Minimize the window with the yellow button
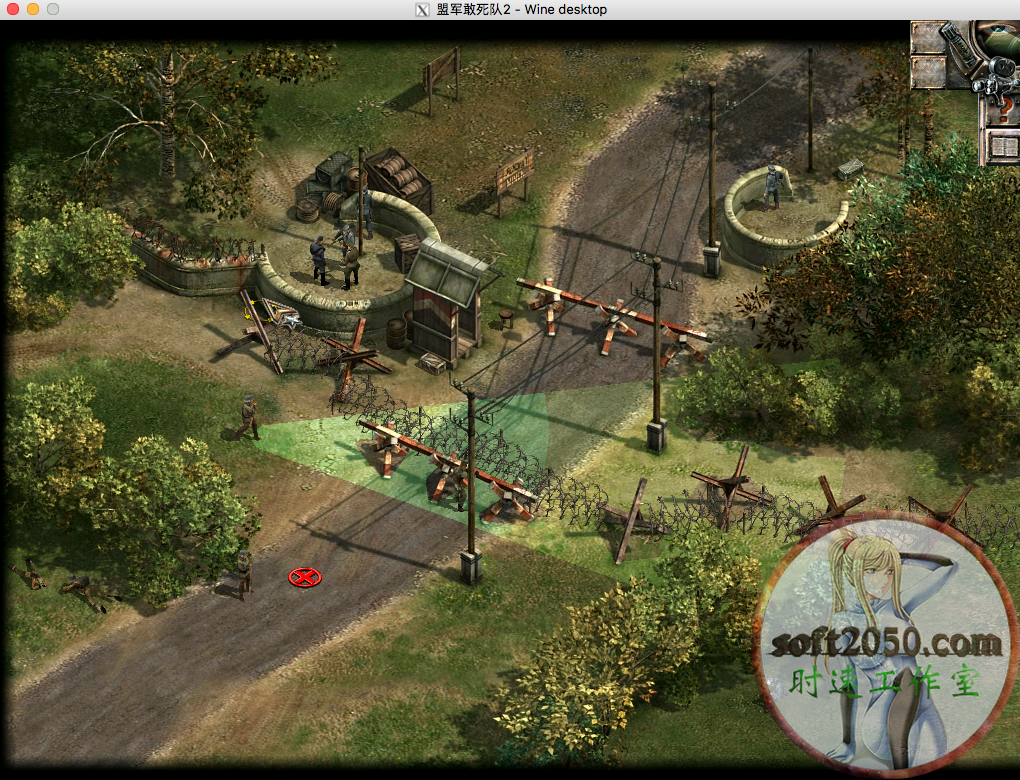Screen dimensions: 1020x780 (x=33, y=9)
